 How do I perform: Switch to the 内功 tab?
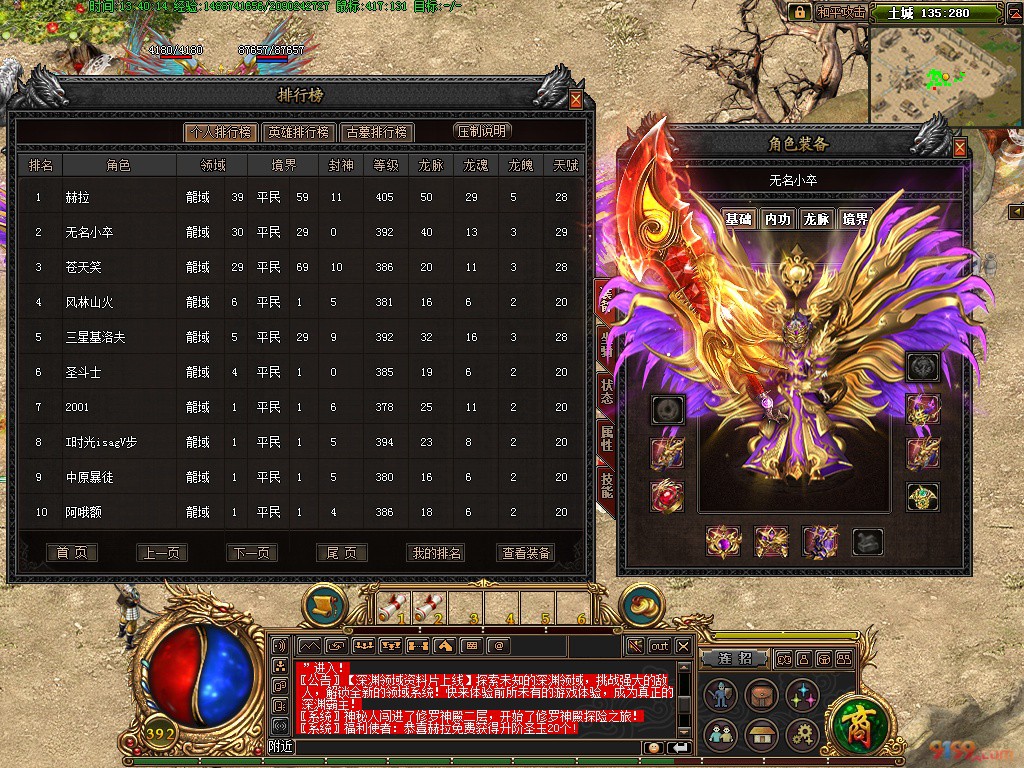pos(777,219)
